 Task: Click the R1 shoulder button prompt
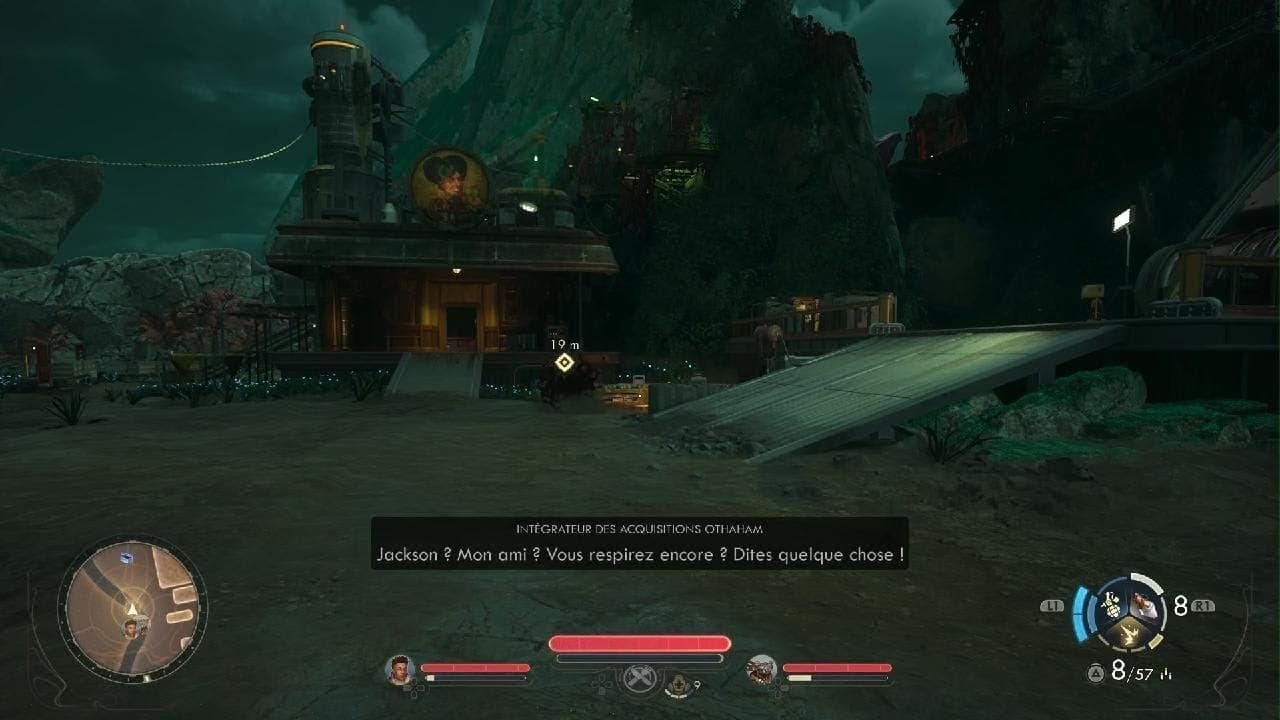coord(1203,605)
